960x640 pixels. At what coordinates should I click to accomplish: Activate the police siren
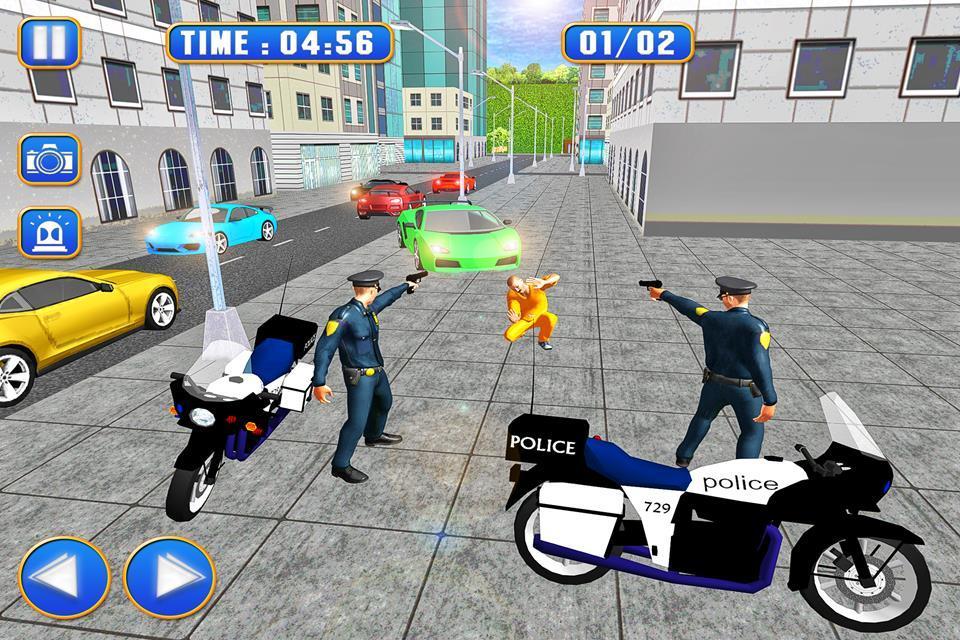(49, 233)
